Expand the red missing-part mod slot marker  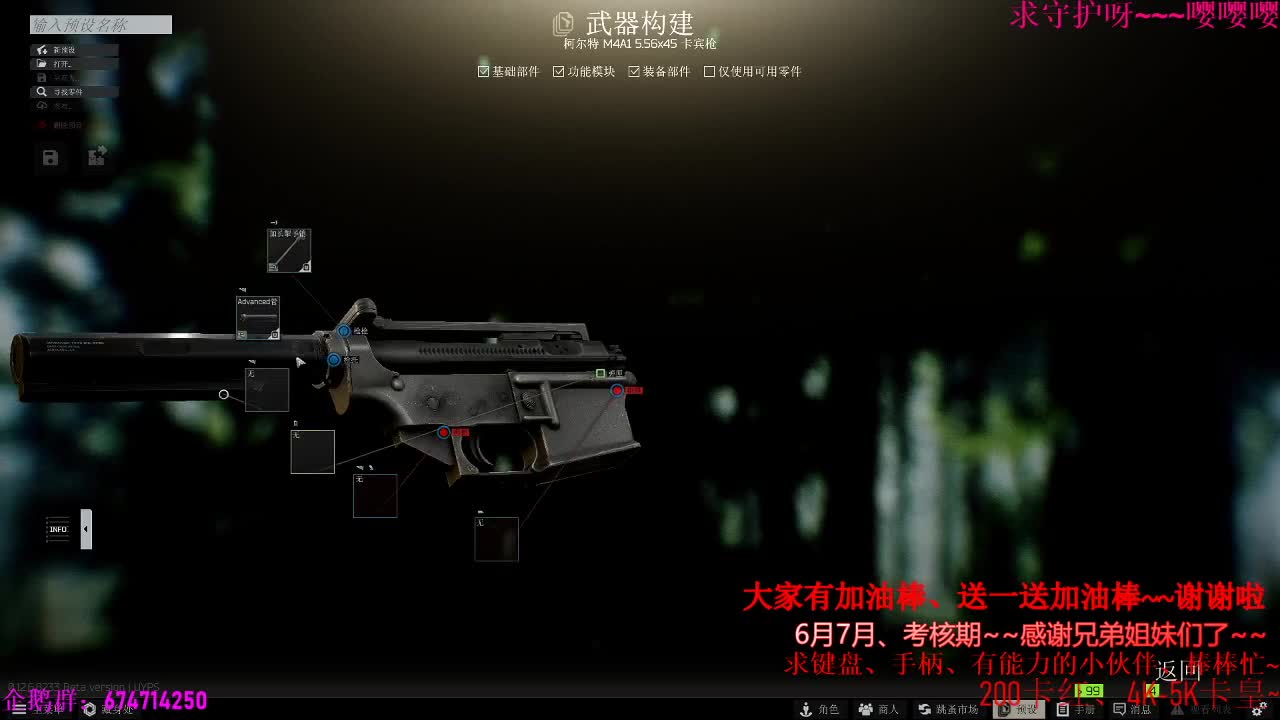pos(617,390)
